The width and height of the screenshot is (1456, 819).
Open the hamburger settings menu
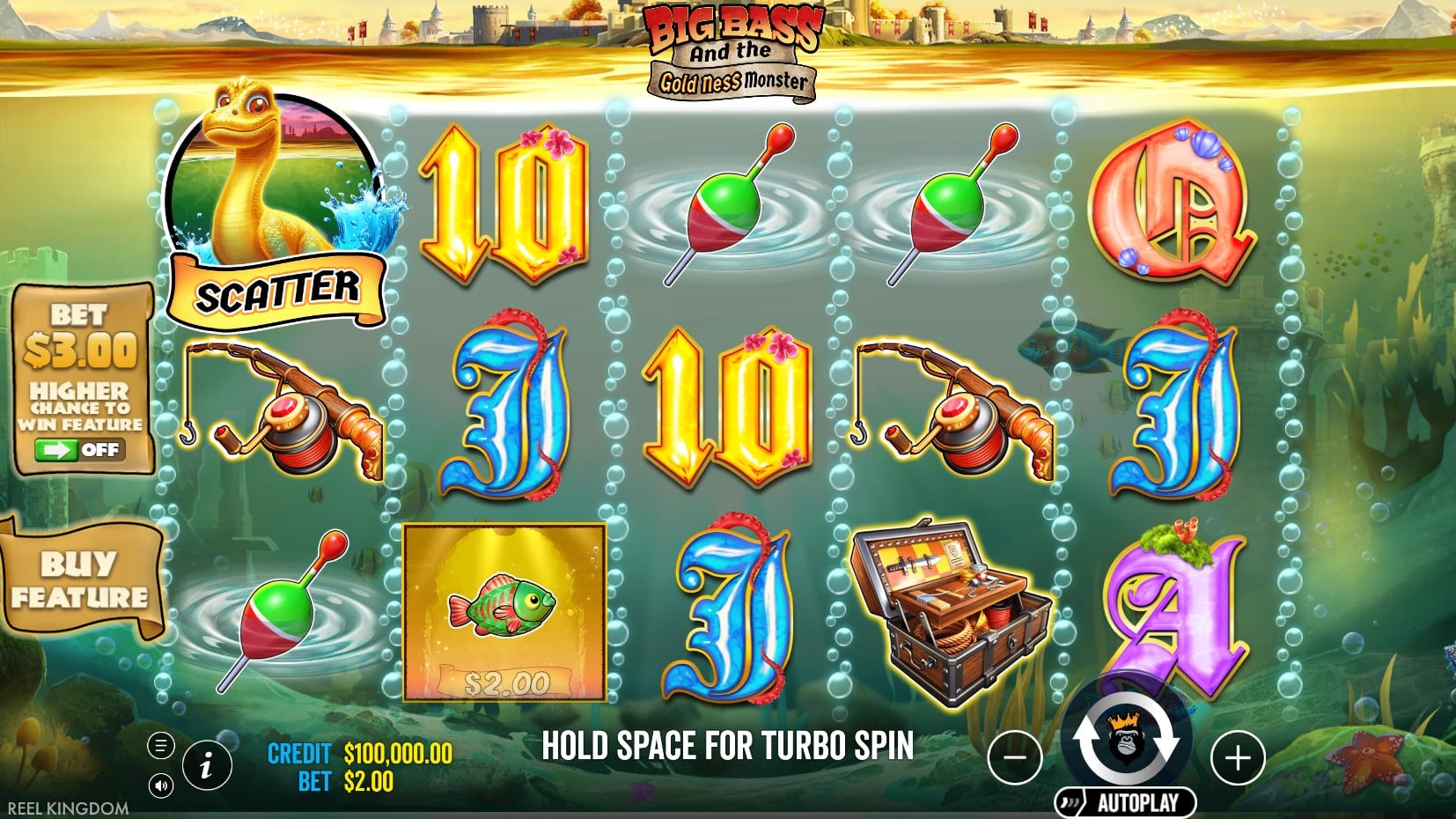pos(160,746)
